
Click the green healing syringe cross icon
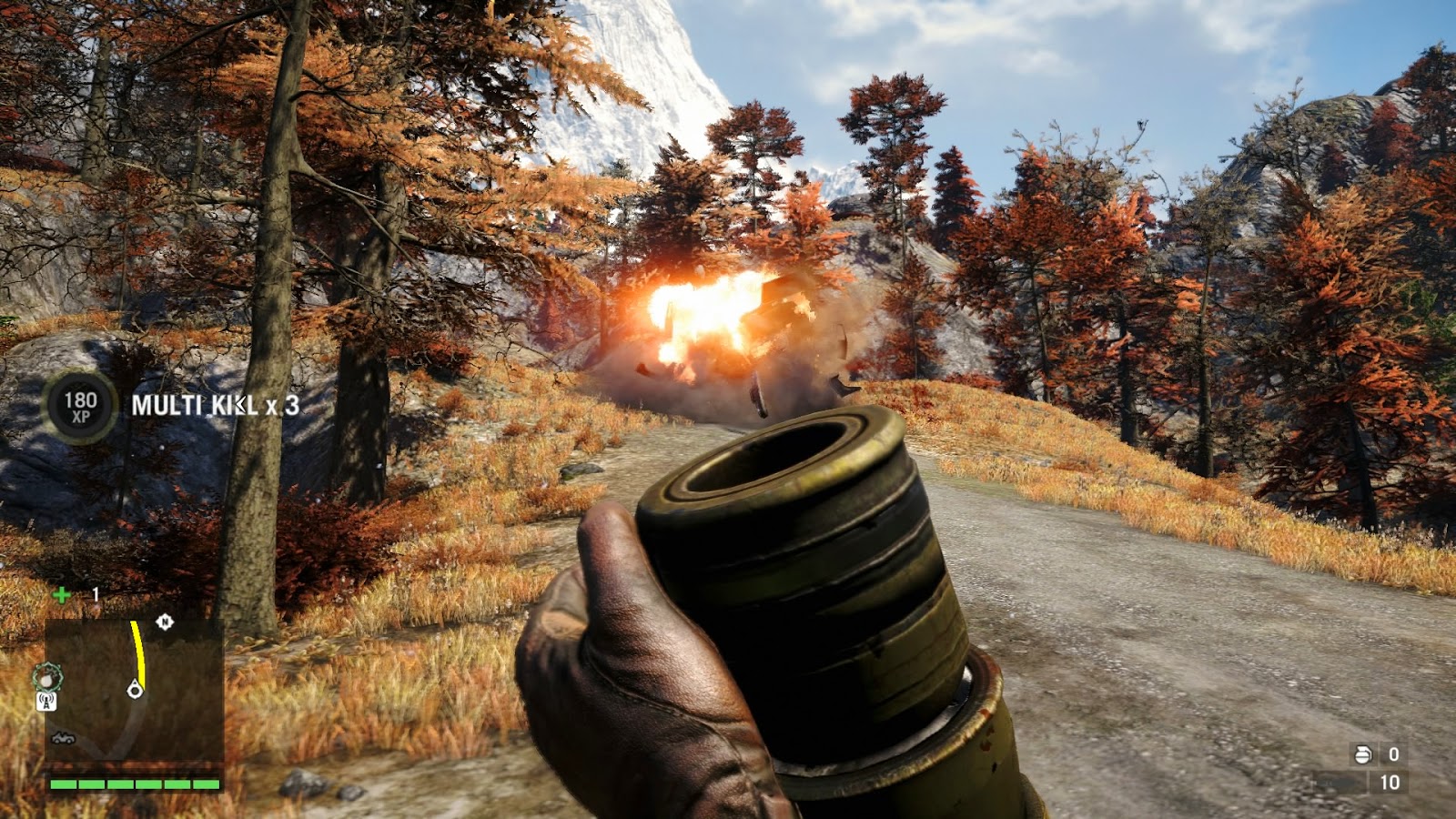click(61, 595)
